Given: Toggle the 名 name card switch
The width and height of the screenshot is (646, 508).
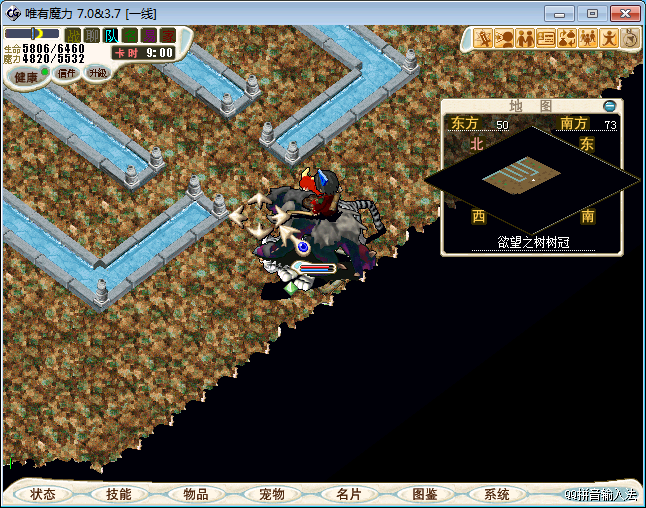Looking at the screenshot, I should point(129,35).
